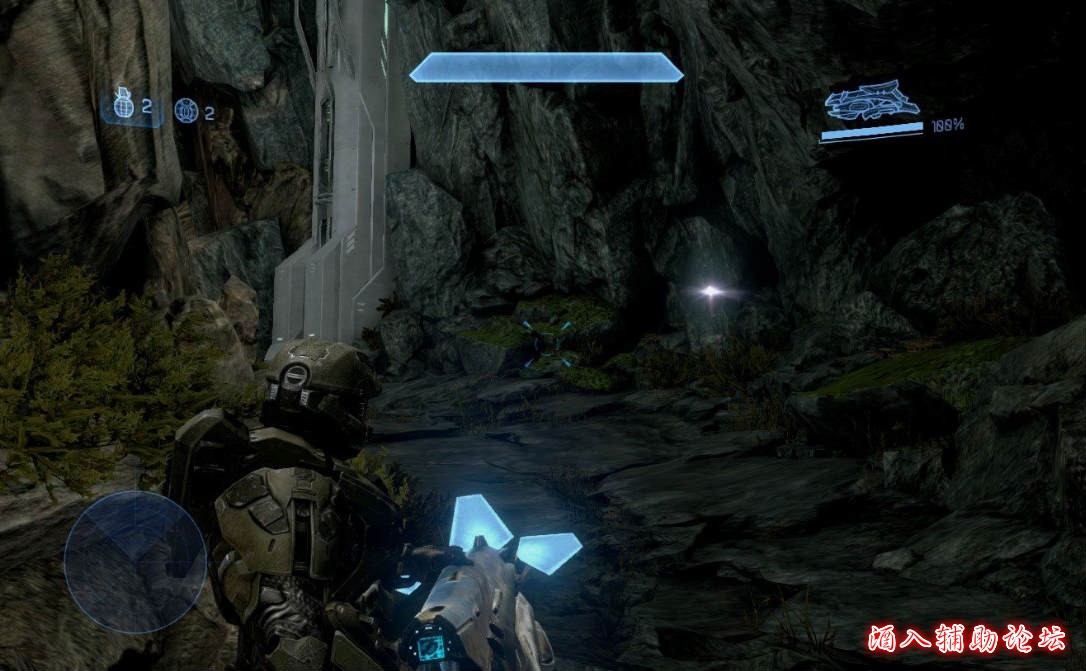The image size is (1086, 671).
Task: Select the plasma grenade icon
Action: 185,109
